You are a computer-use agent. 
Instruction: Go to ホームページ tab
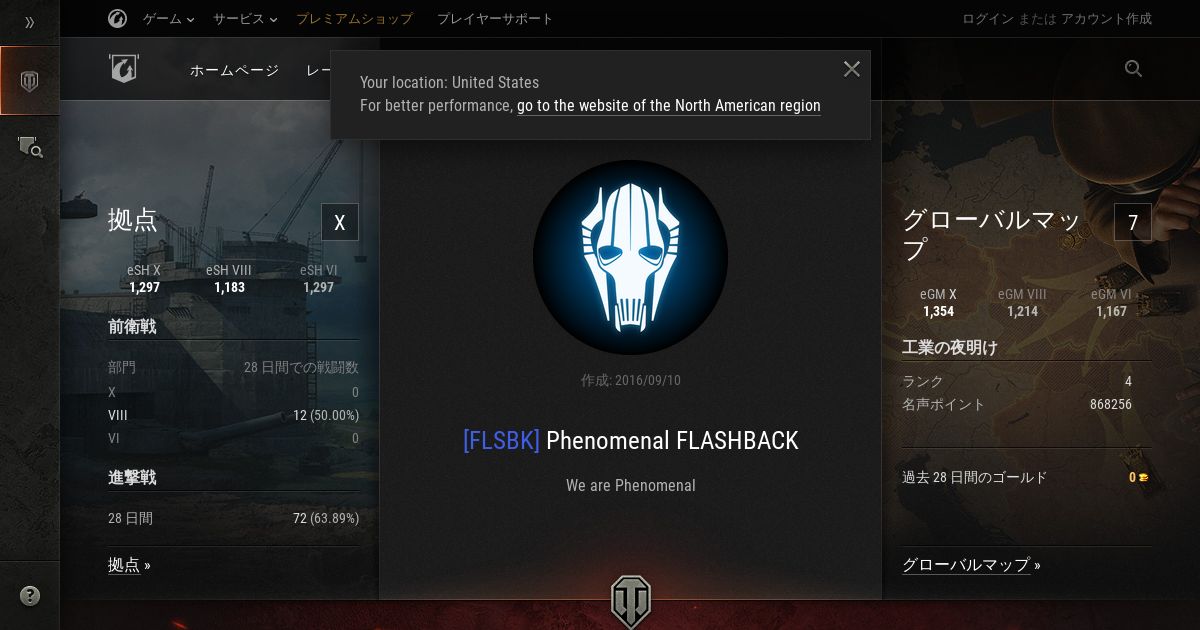click(x=234, y=70)
